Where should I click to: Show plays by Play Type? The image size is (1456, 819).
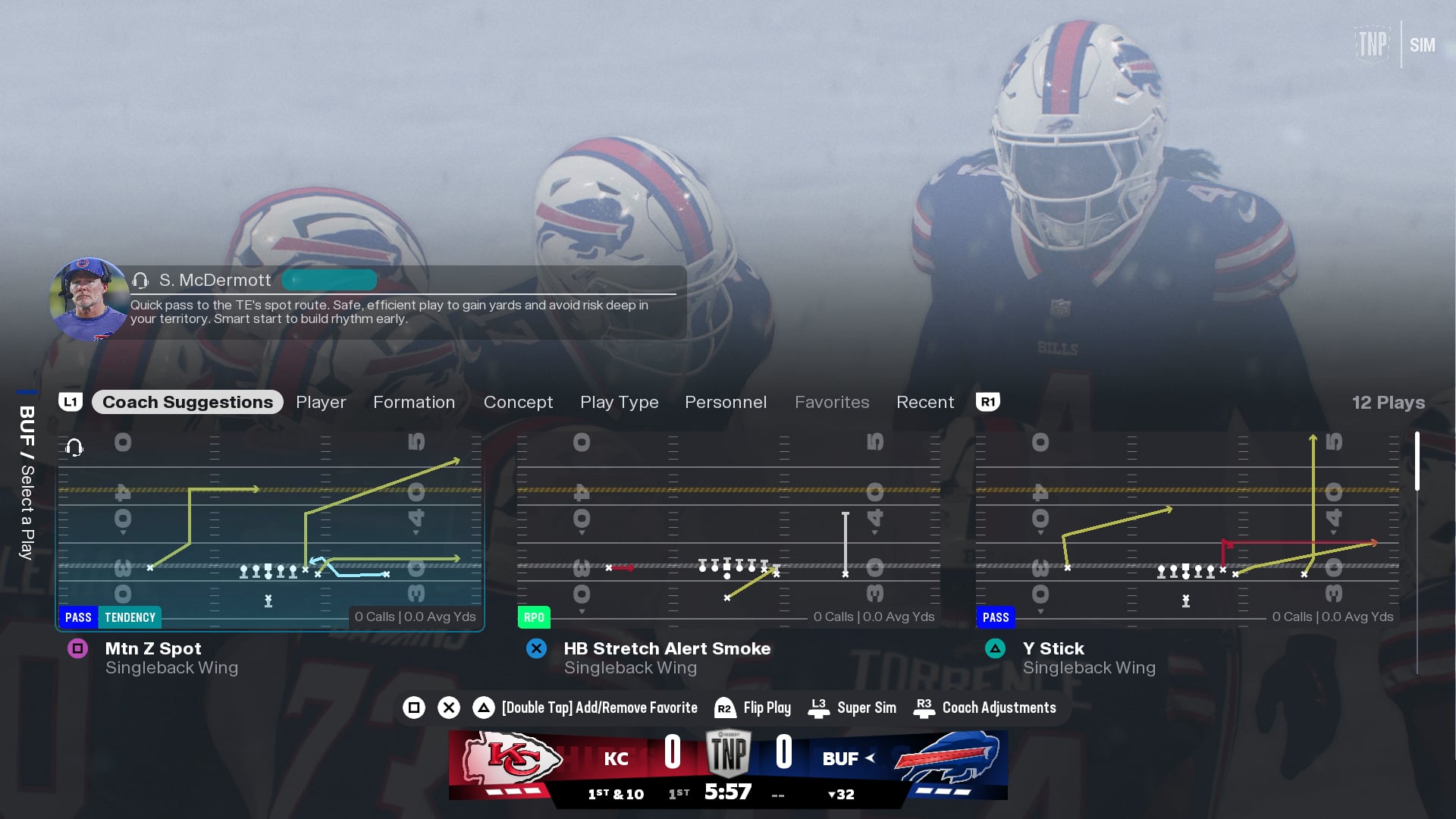point(619,402)
